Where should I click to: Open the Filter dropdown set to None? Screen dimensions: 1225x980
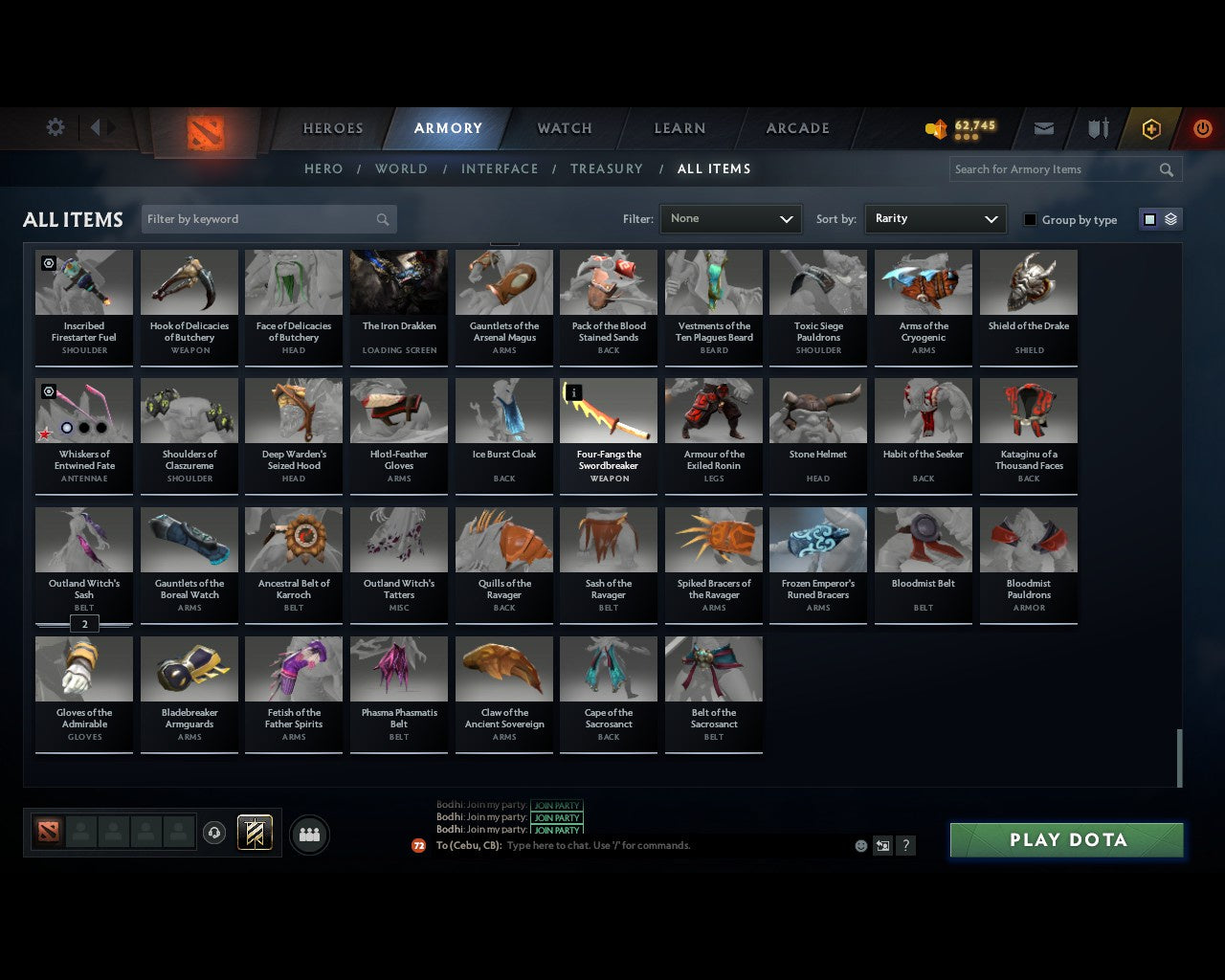click(x=730, y=218)
